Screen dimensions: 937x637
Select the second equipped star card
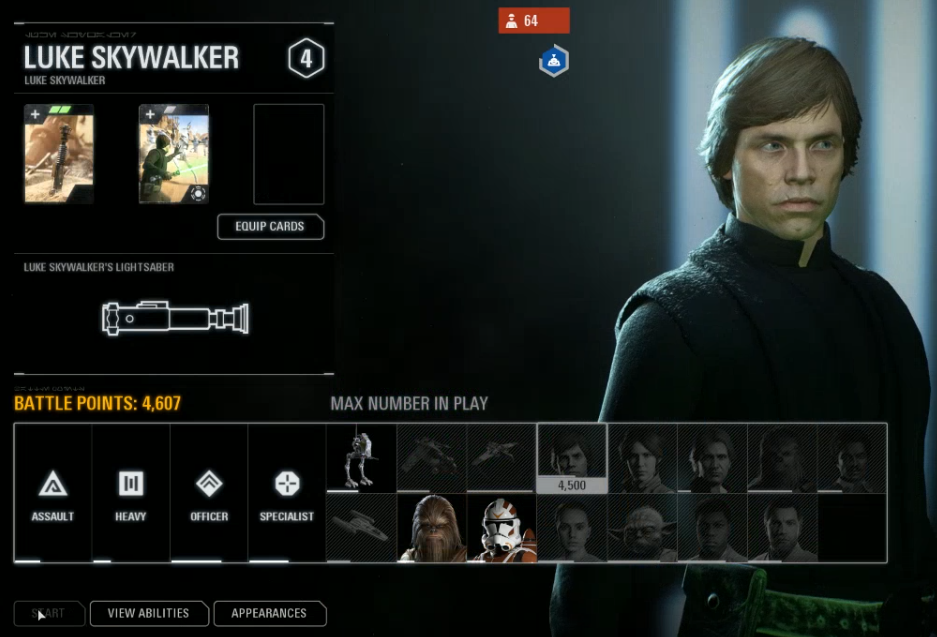pyautogui.click(x=174, y=154)
